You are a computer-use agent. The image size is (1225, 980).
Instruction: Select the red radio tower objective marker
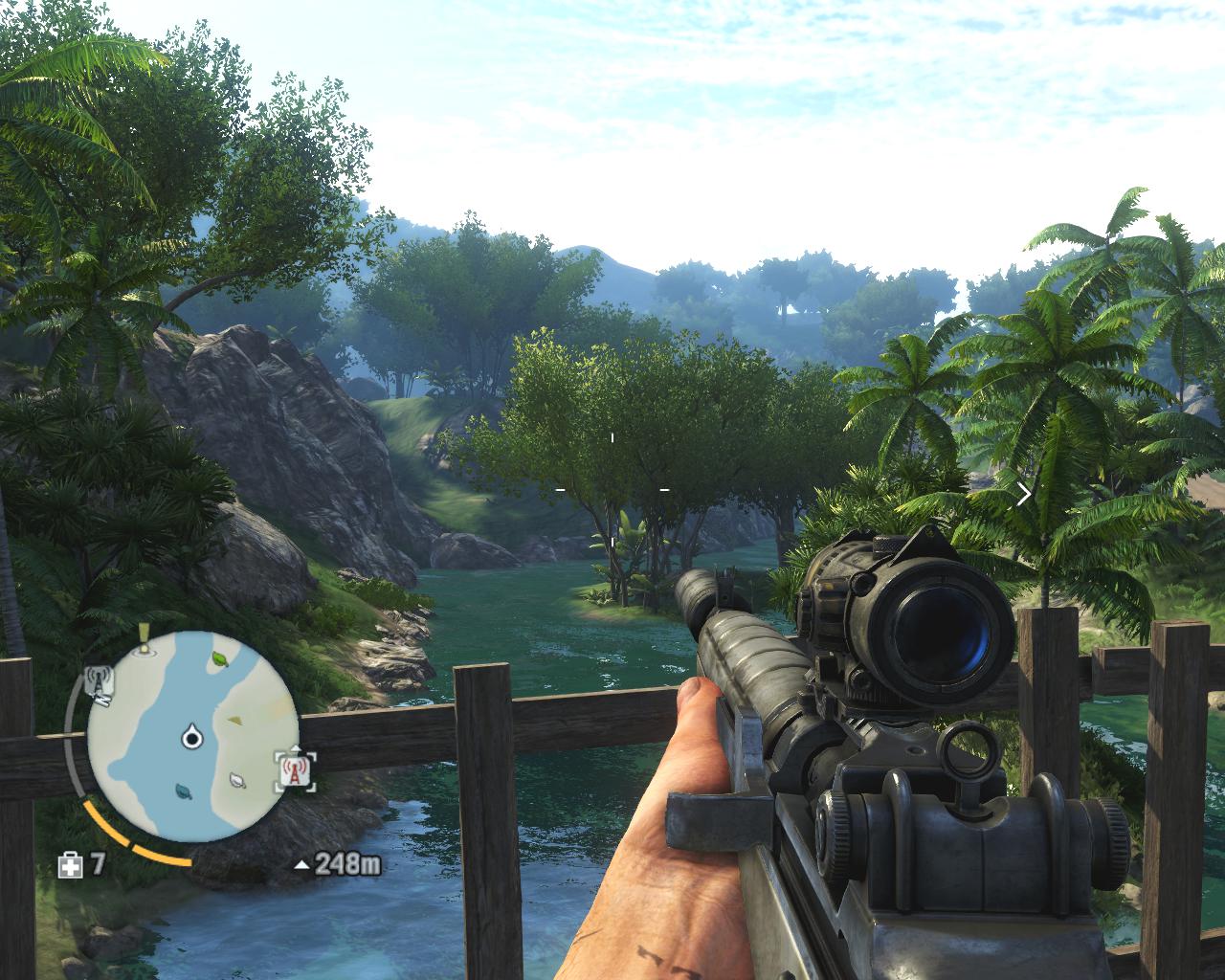tap(296, 768)
